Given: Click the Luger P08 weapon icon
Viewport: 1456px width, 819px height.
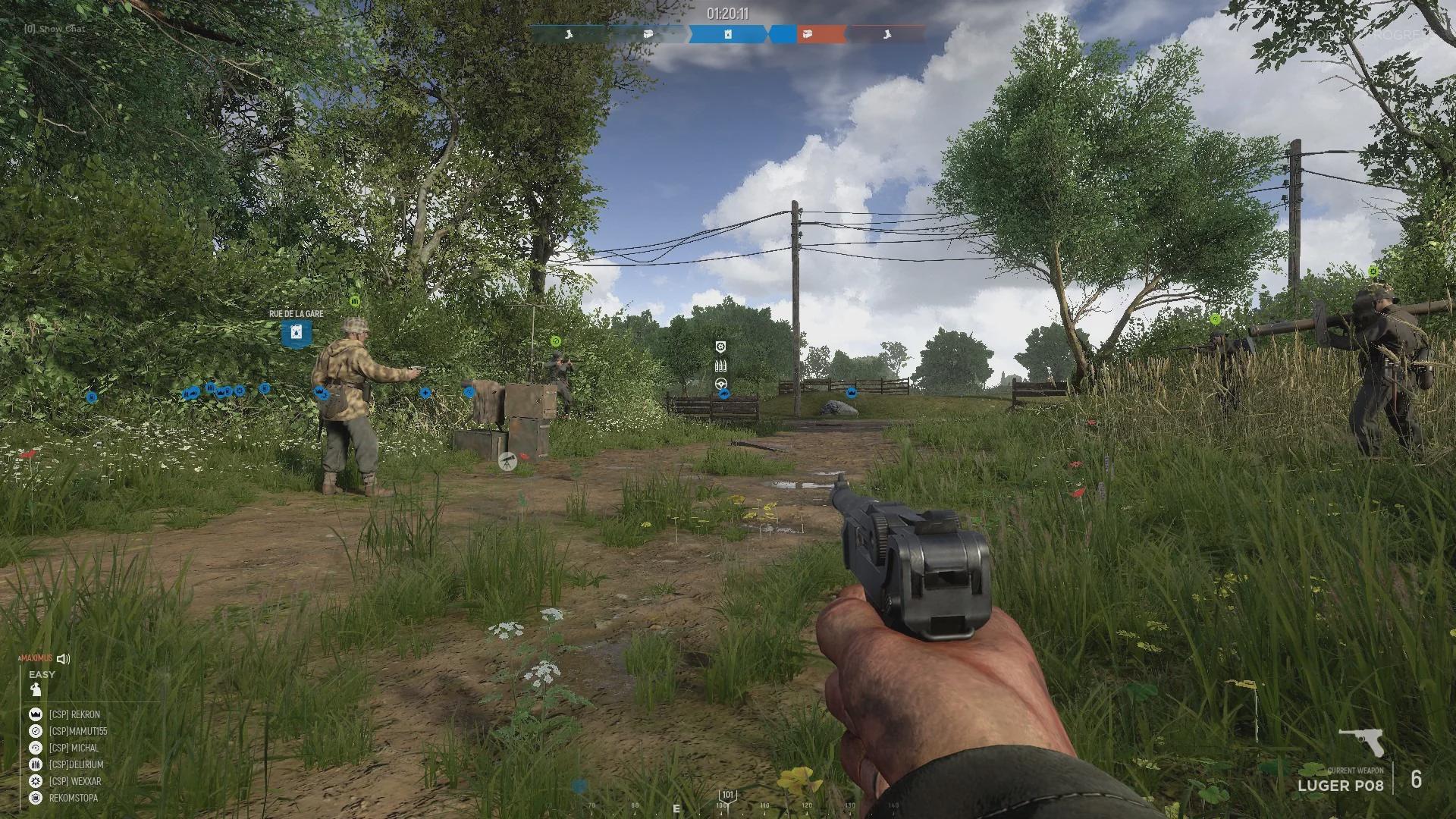Looking at the screenshot, I should (x=1361, y=742).
